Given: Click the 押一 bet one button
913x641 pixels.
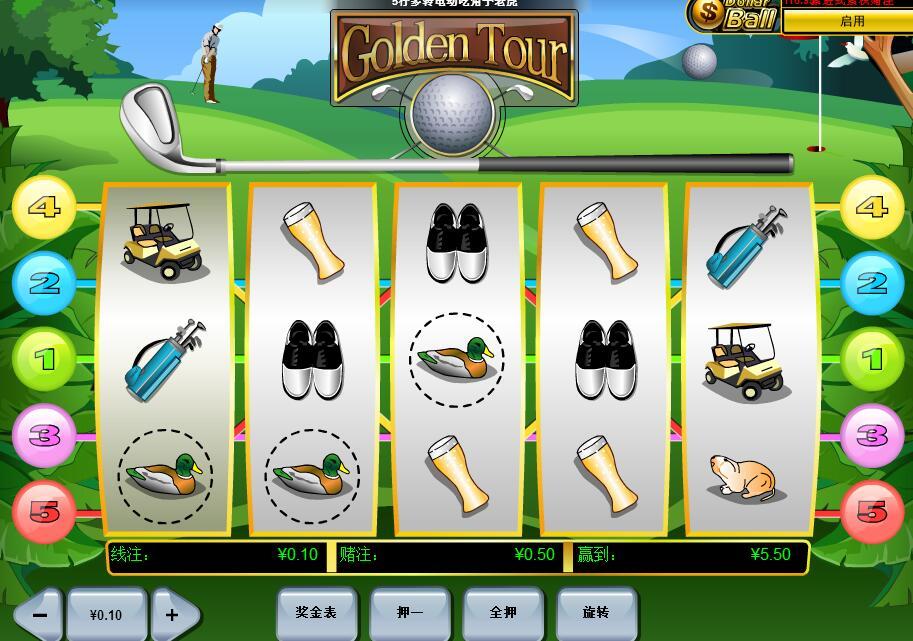Looking at the screenshot, I should (410, 612).
